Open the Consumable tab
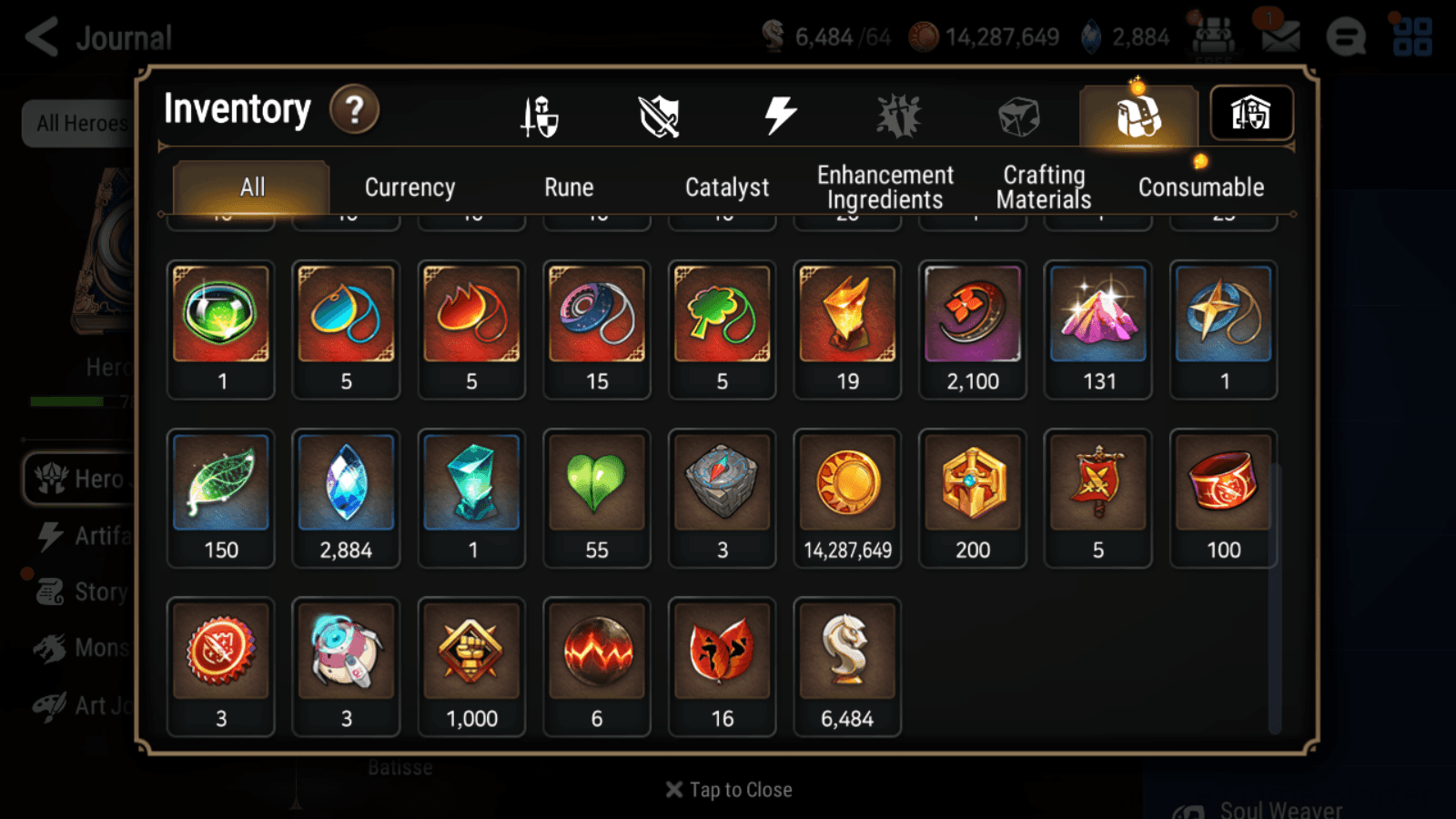The image size is (1456, 819). (x=1201, y=187)
